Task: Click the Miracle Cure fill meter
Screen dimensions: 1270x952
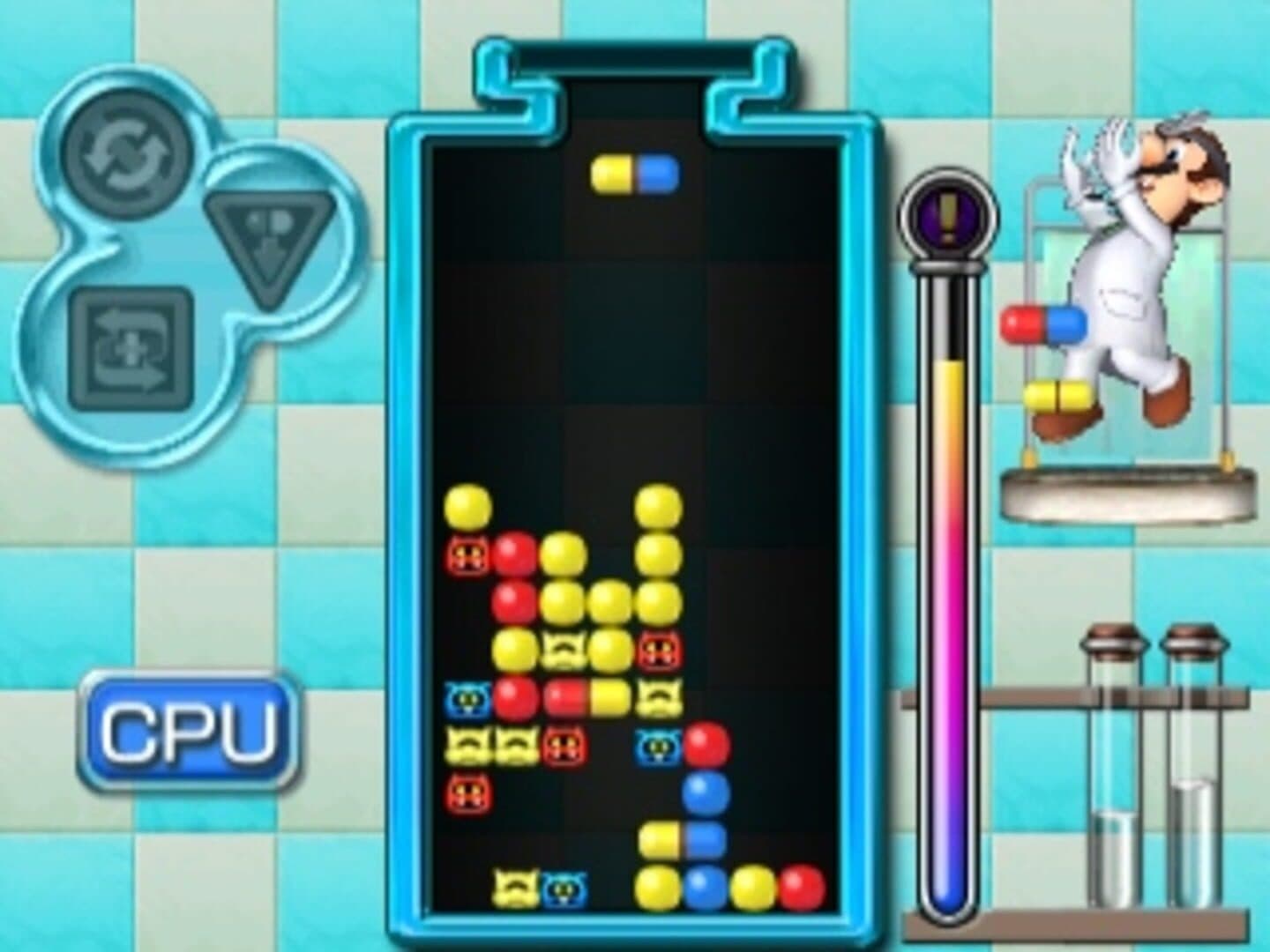Action: coord(948,617)
